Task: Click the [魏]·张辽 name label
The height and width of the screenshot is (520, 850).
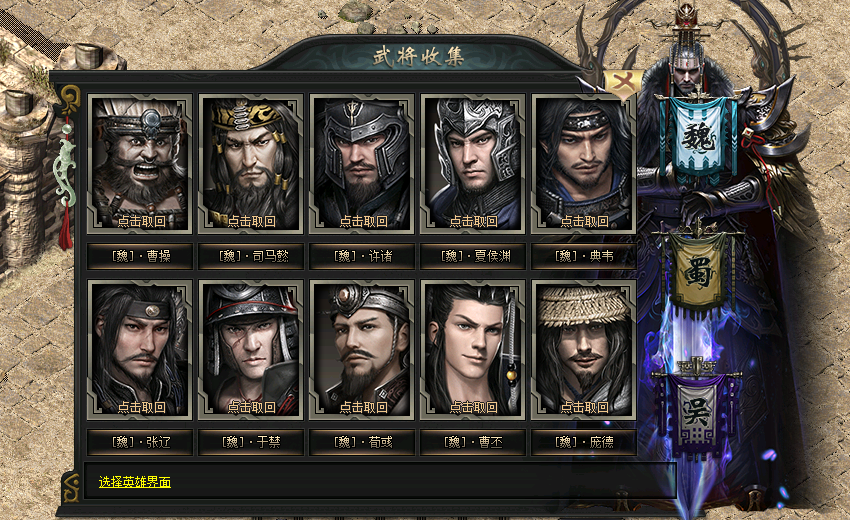Action: 140,441
